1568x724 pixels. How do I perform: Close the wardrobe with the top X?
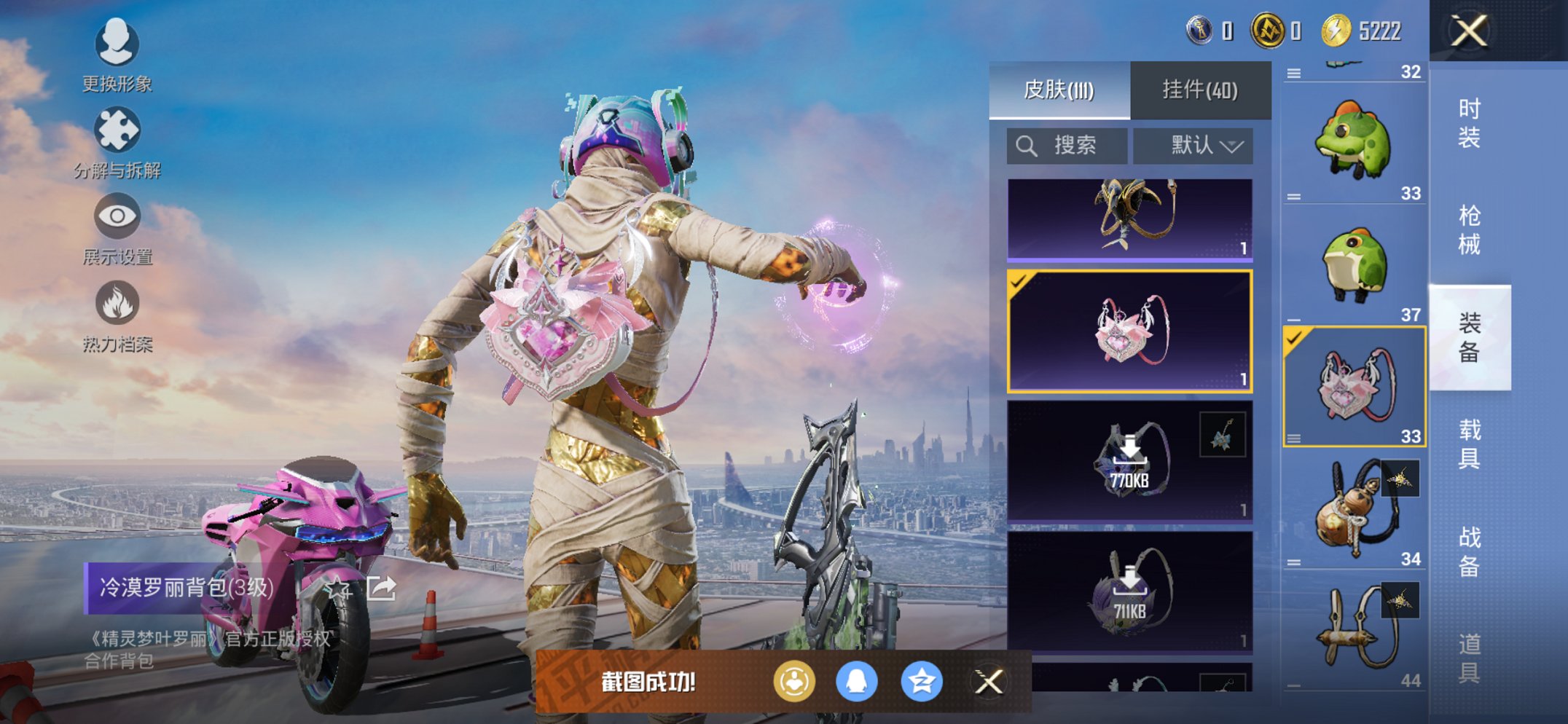pyautogui.click(x=1468, y=31)
